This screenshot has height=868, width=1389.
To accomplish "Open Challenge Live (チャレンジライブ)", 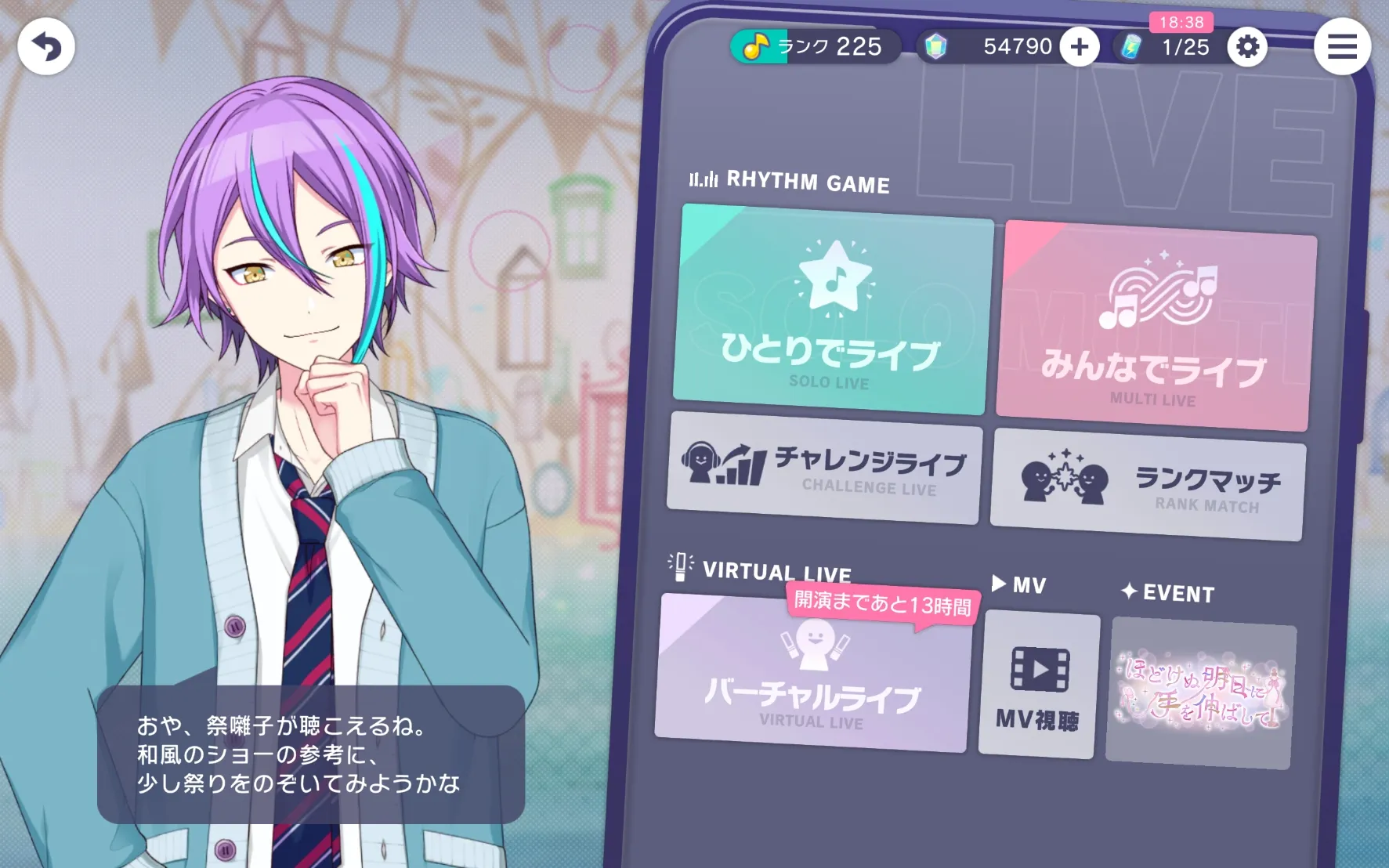I will 823,468.
